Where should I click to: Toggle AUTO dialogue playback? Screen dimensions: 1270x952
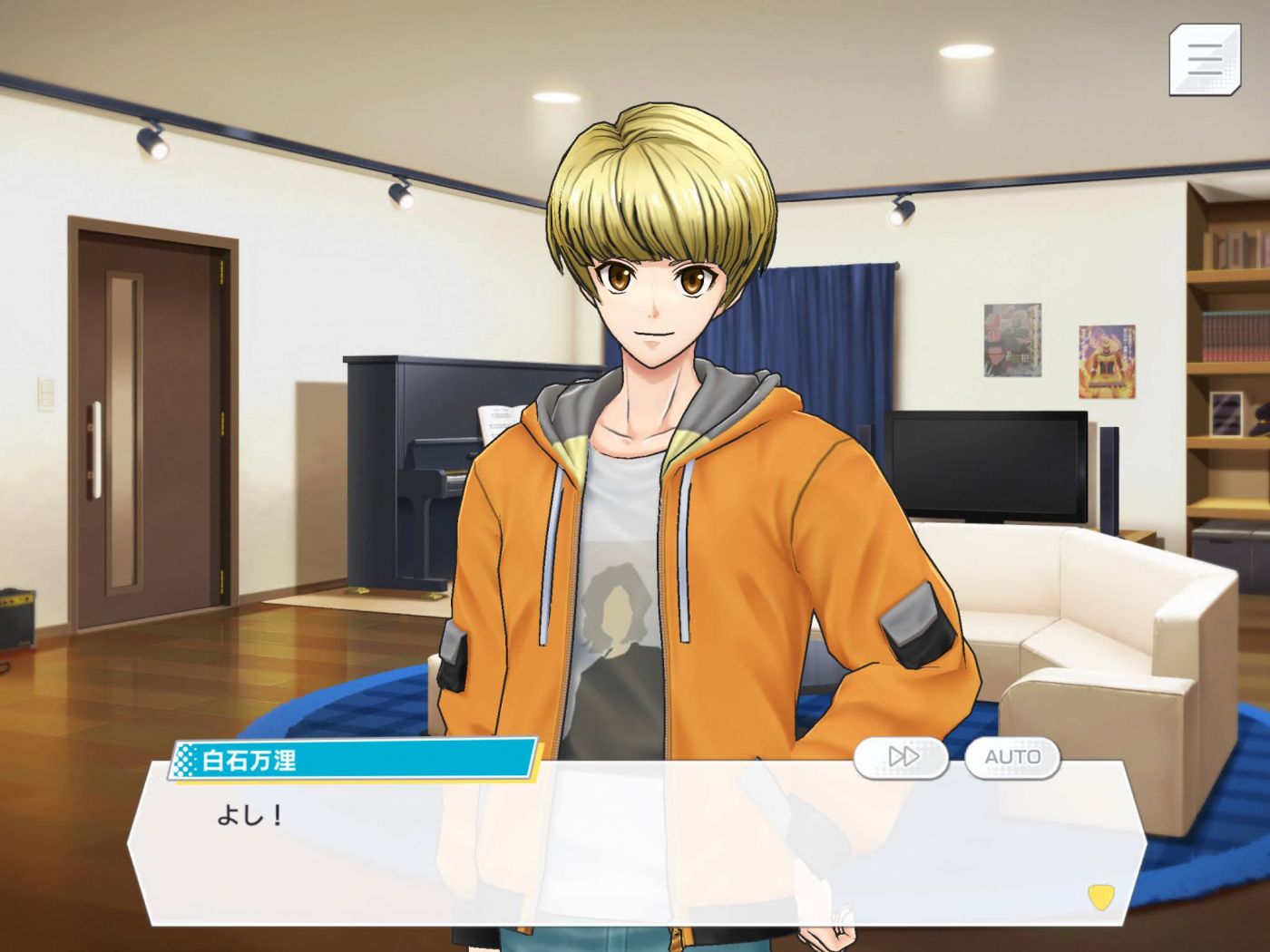click(1012, 756)
